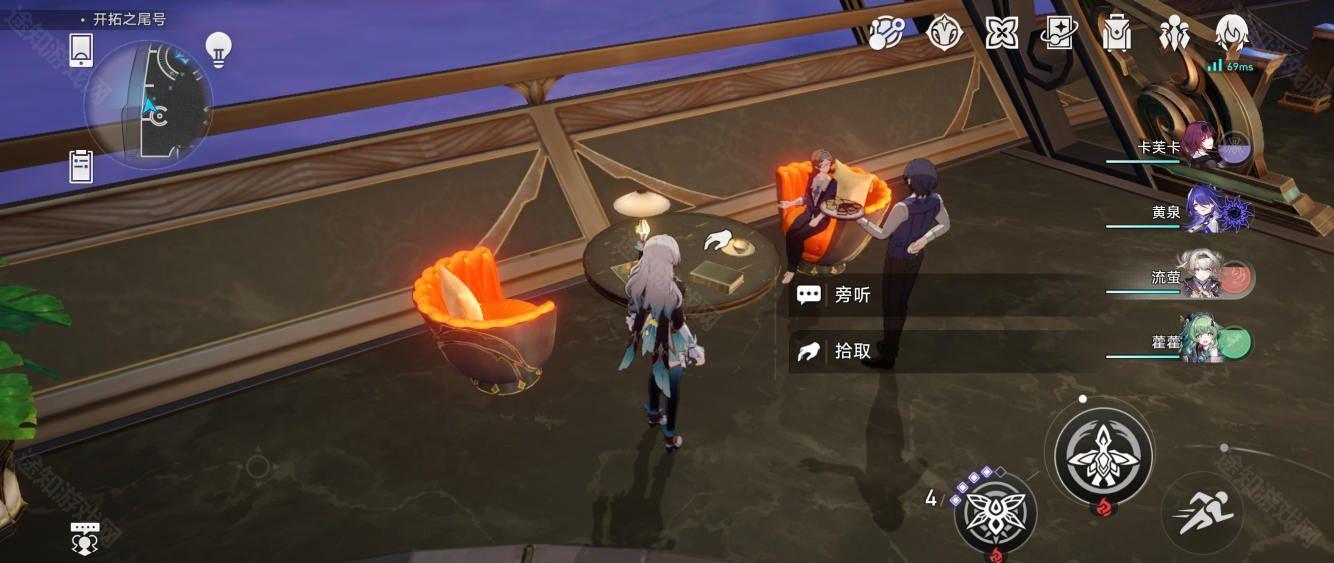Open the suitcase inventory icon
The height and width of the screenshot is (563, 1334).
click(x=1115, y=33)
